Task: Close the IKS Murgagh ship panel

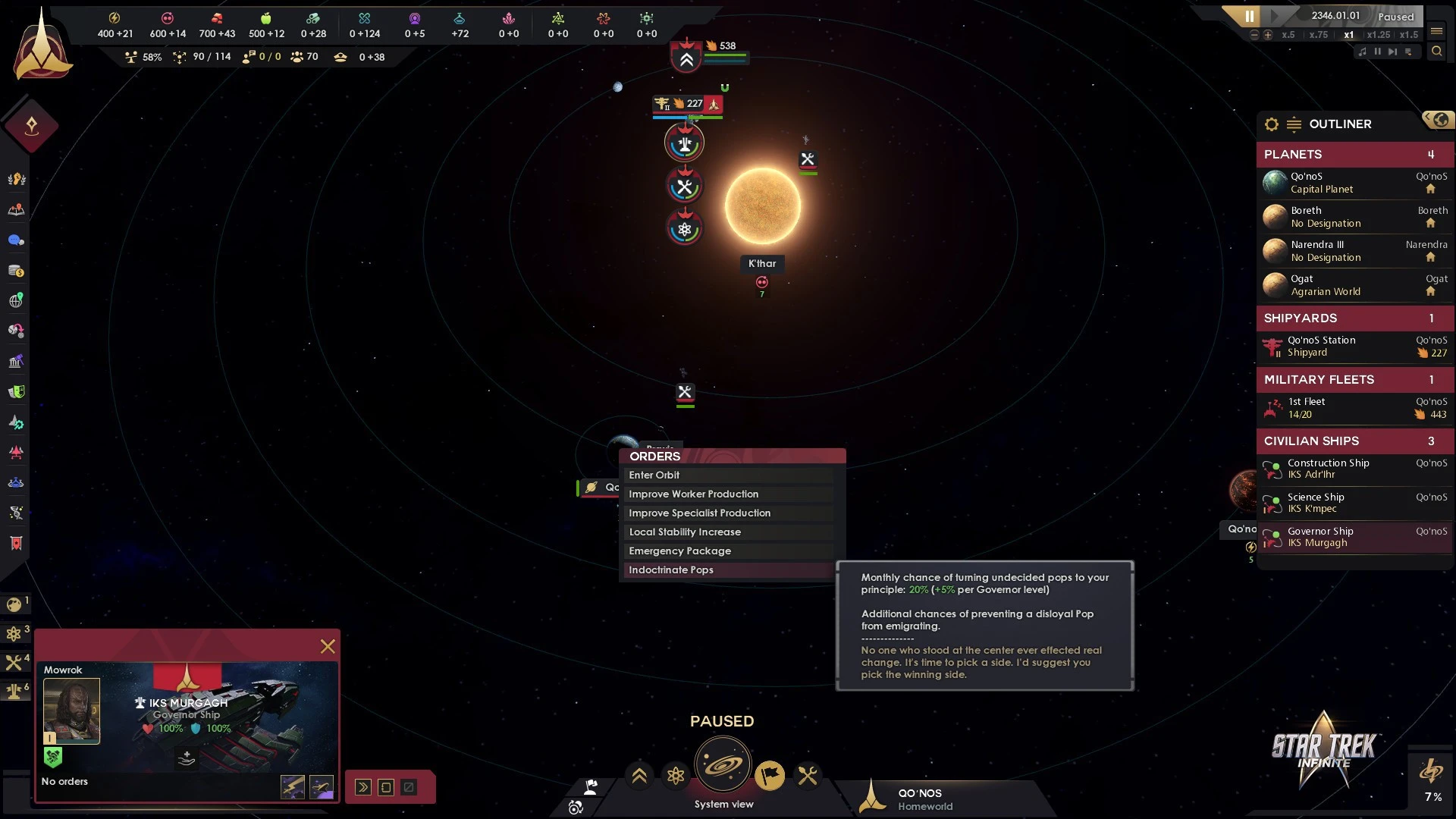Action: click(328, 646)
